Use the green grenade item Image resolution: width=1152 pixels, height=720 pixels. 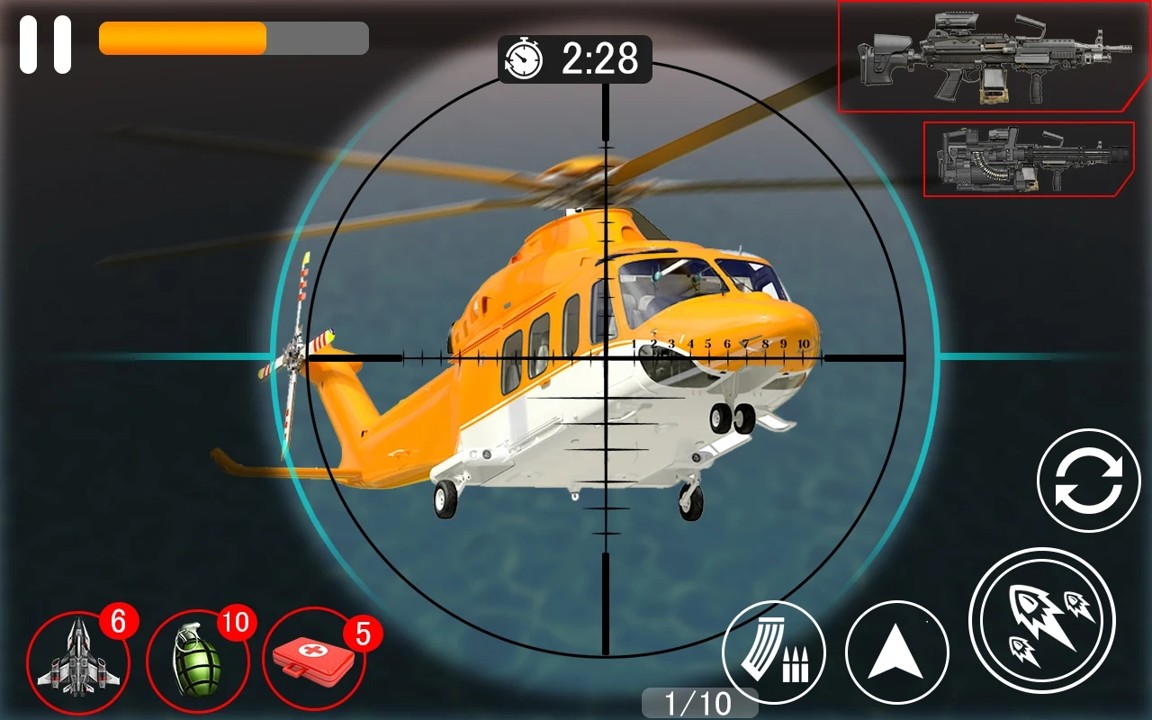tap(195, 658)
